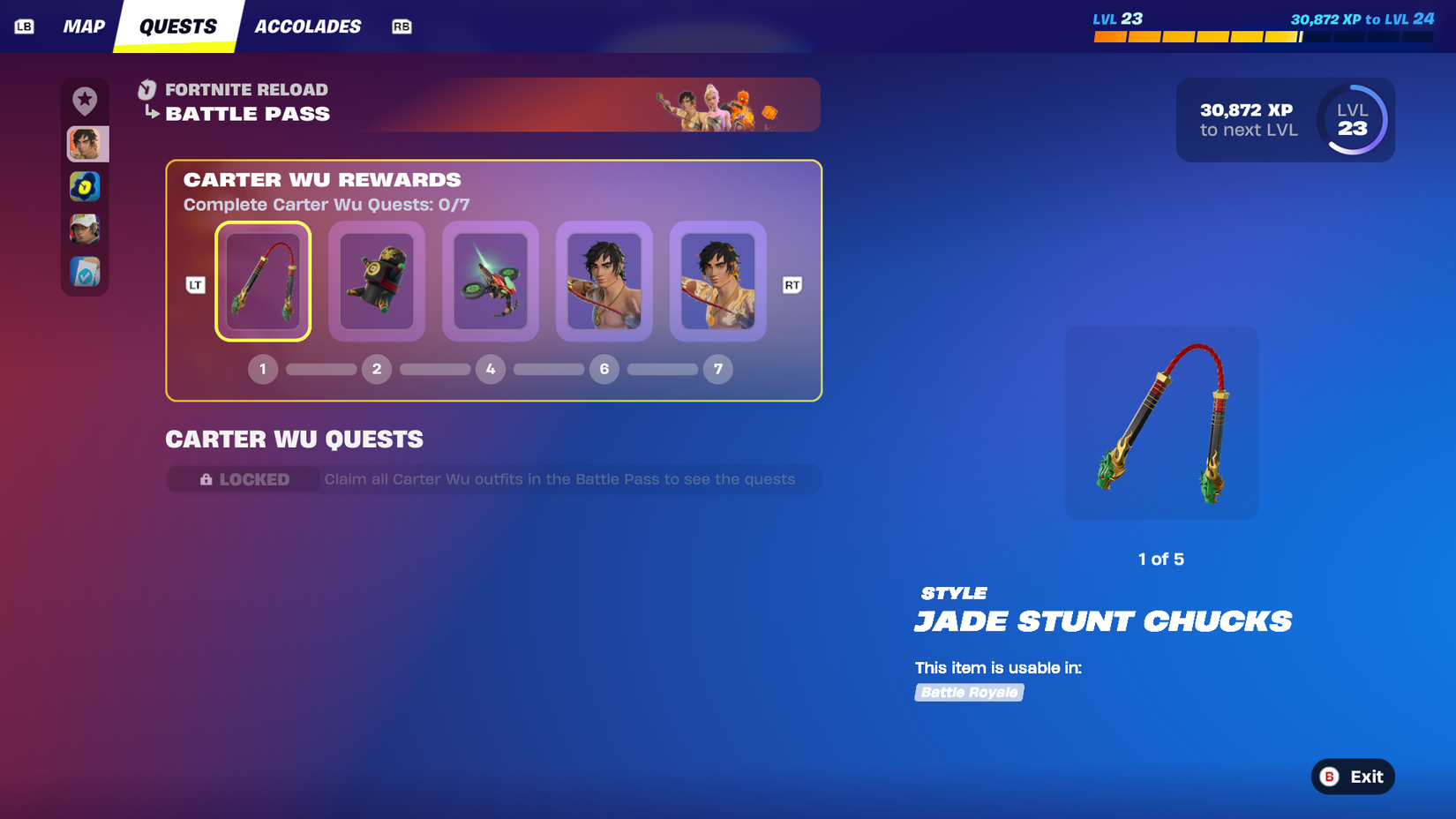Expand the locked Carter Wu Quests entry

[x=492, y=479]
